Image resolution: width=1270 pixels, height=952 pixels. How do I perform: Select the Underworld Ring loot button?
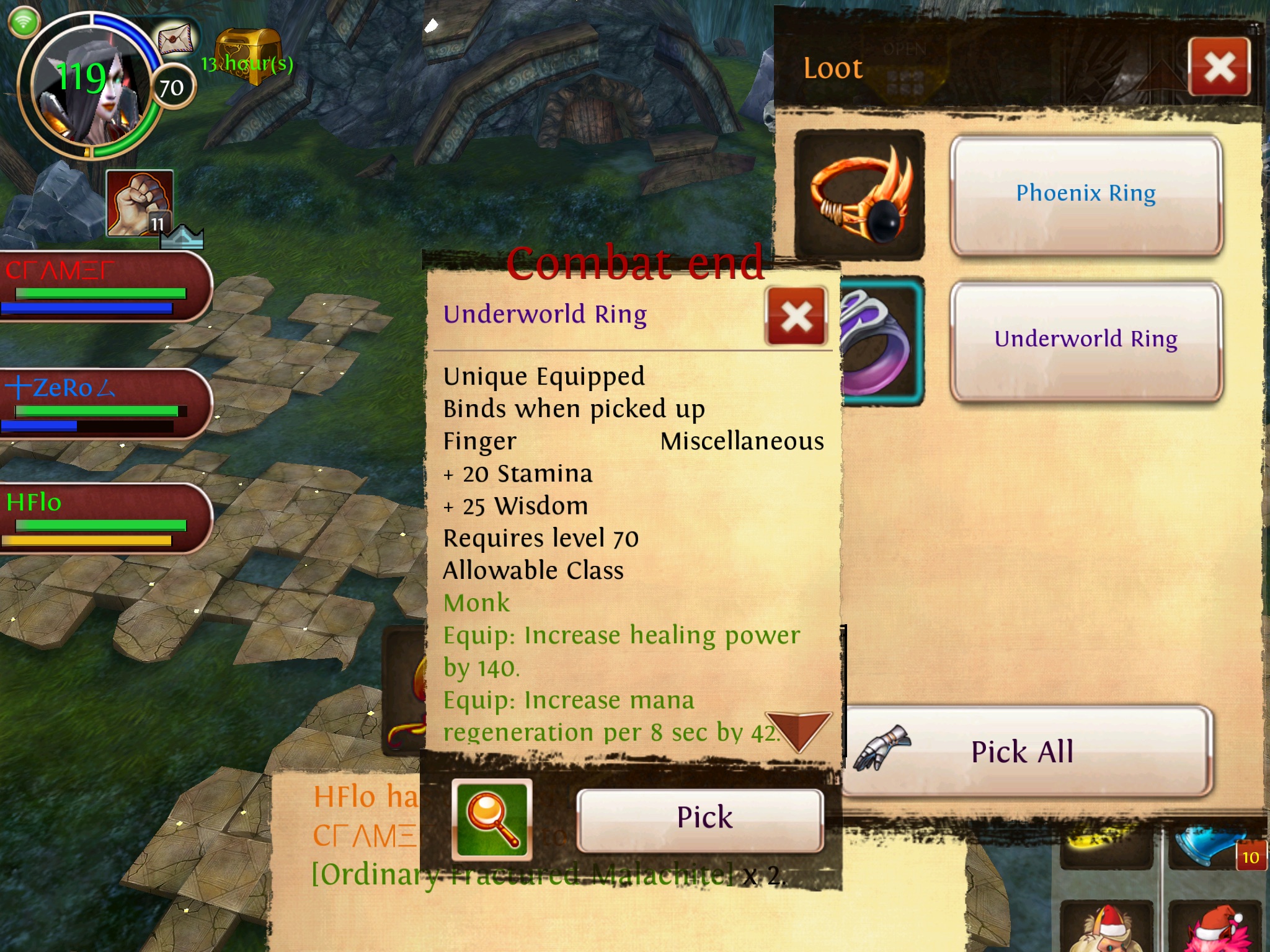[1085, 340]
